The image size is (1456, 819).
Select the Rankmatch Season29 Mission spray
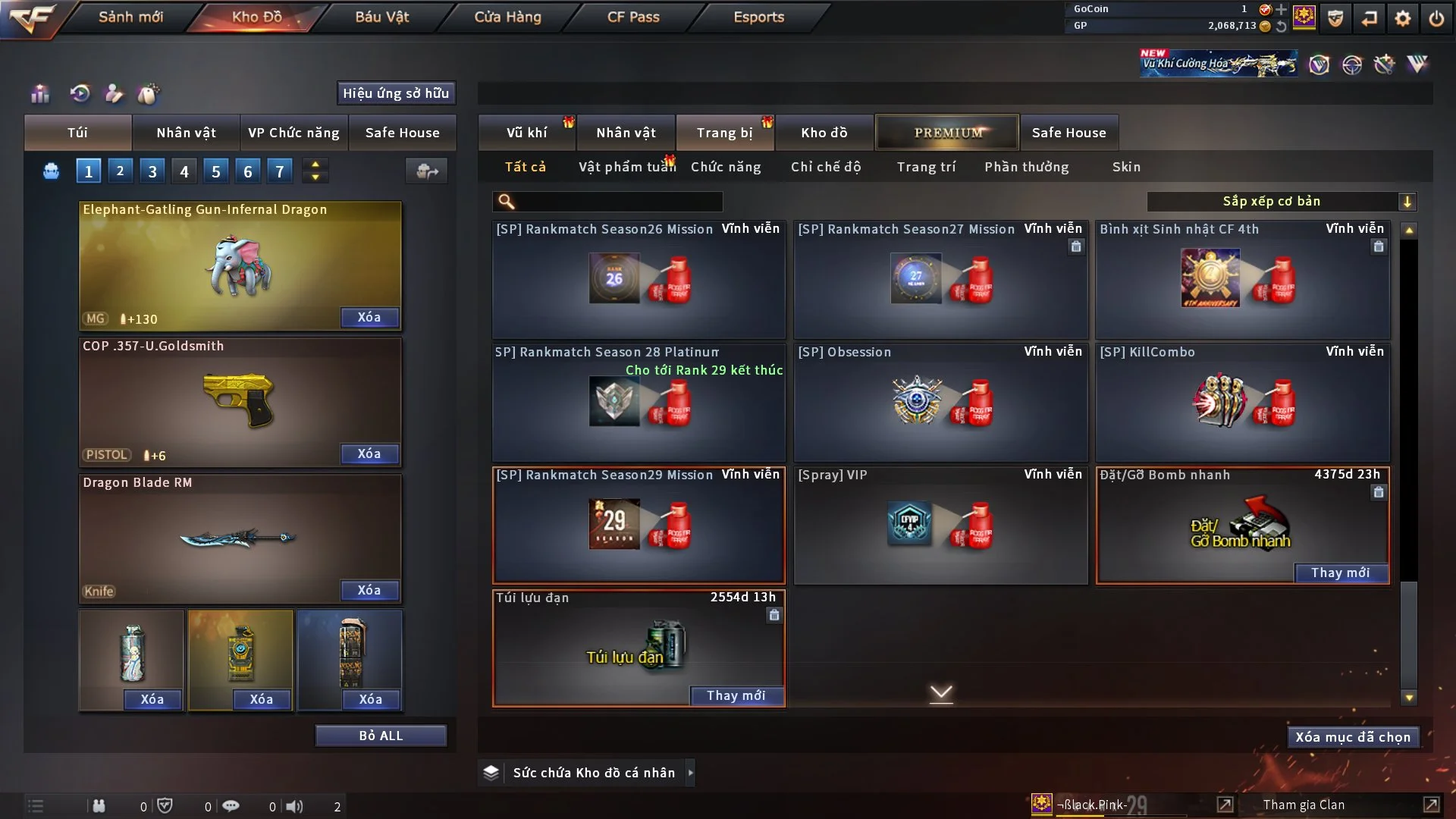pyautogui.click(x=639, y=525)
